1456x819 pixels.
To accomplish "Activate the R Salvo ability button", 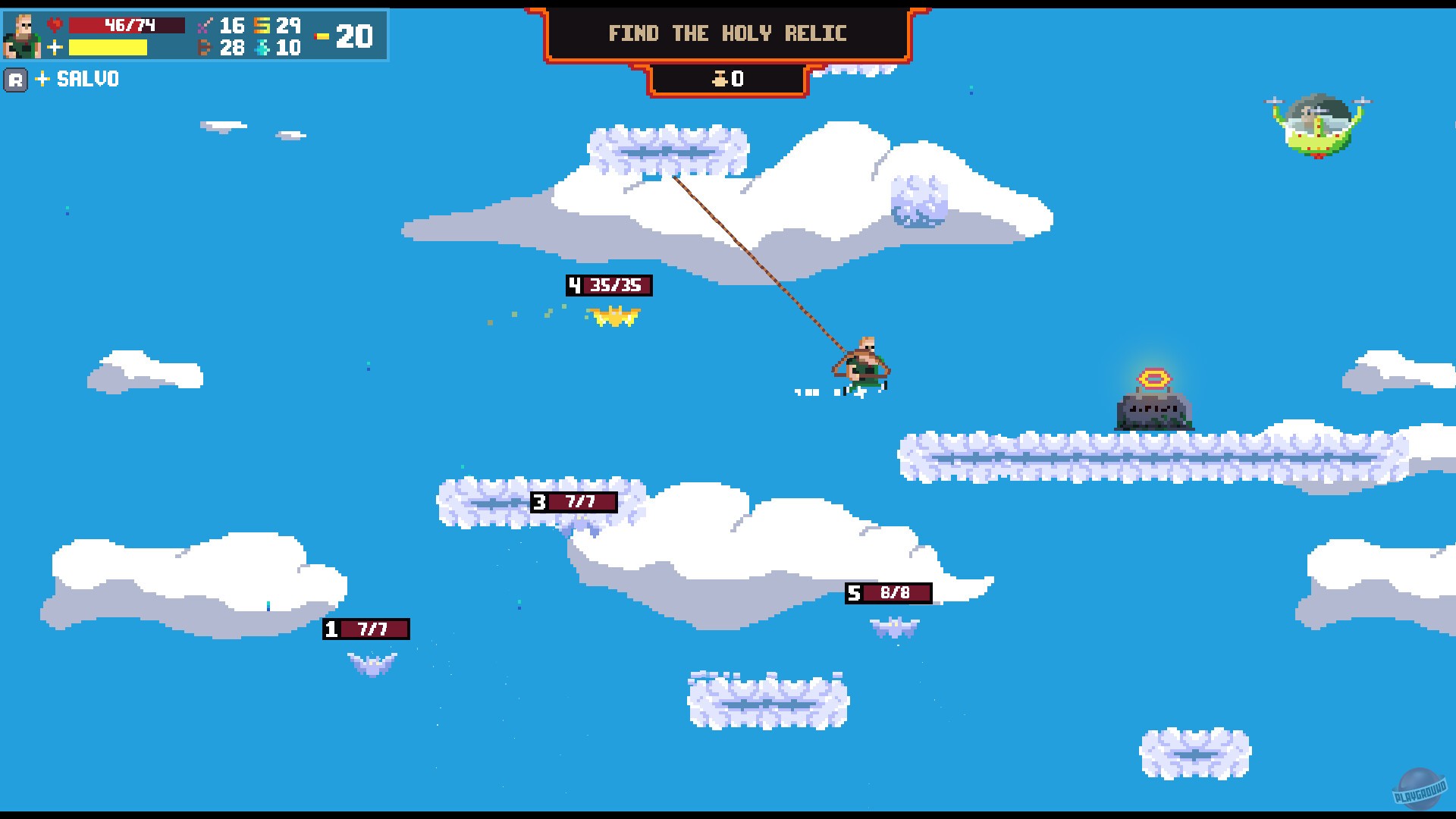I will pos(17,79).
